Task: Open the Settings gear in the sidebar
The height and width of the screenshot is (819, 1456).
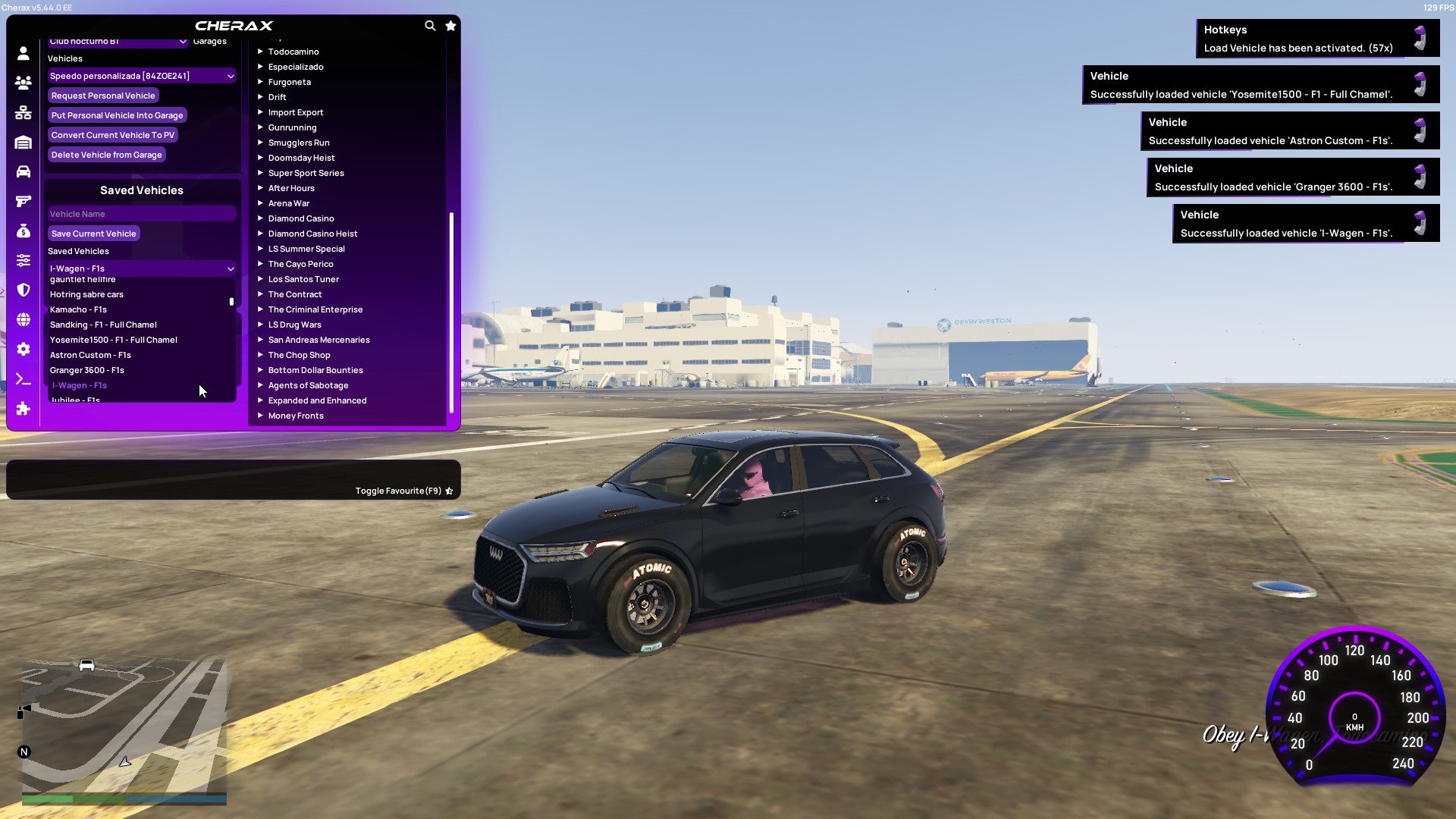Action: click(23, 349)
